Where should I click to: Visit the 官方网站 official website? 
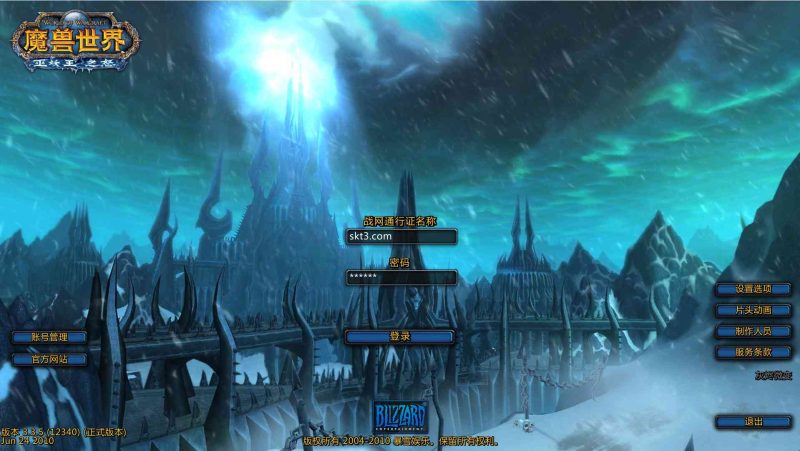tap(49, 358)
